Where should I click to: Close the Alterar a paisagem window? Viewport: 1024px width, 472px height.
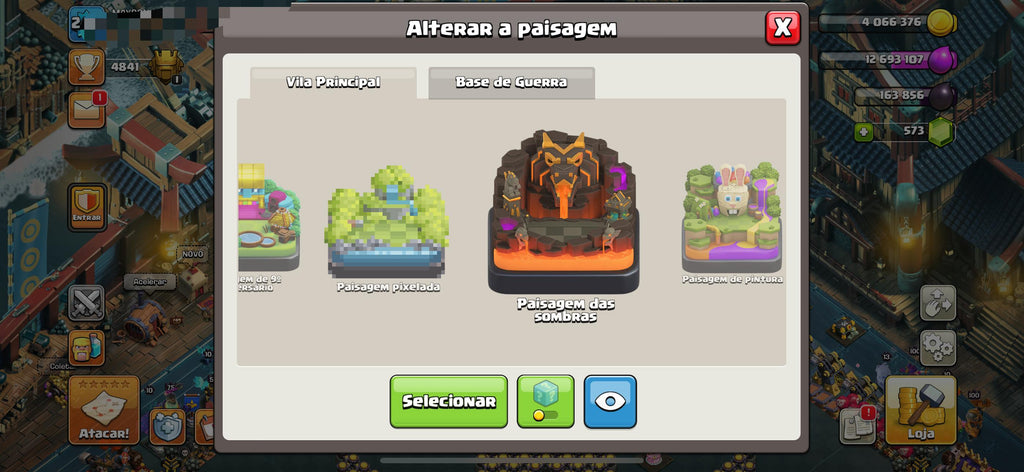782,28
